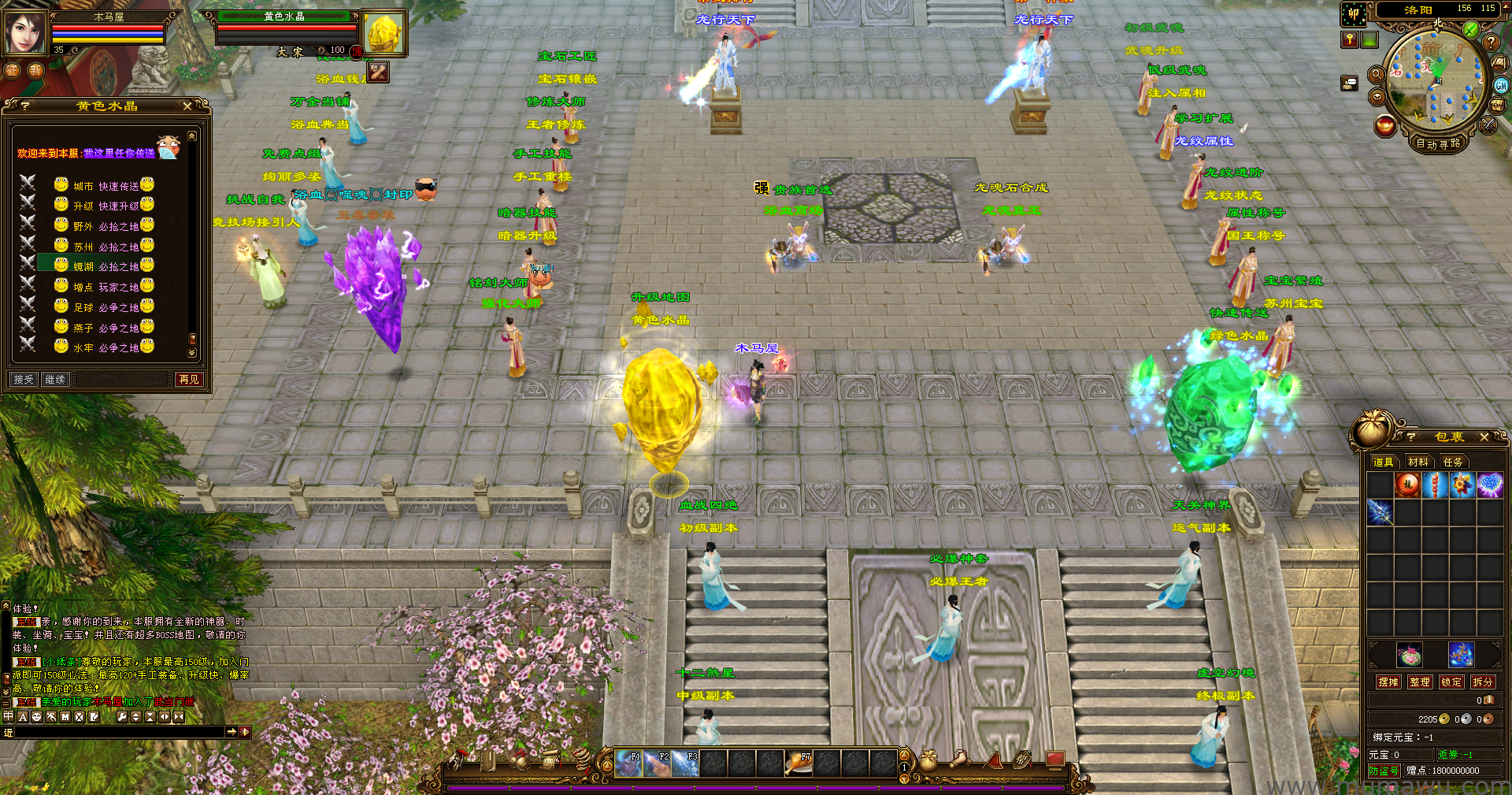Screen dimensions: 1512x795
Task: Close the 包裹 inventory window
Action: click(1484, 437)
